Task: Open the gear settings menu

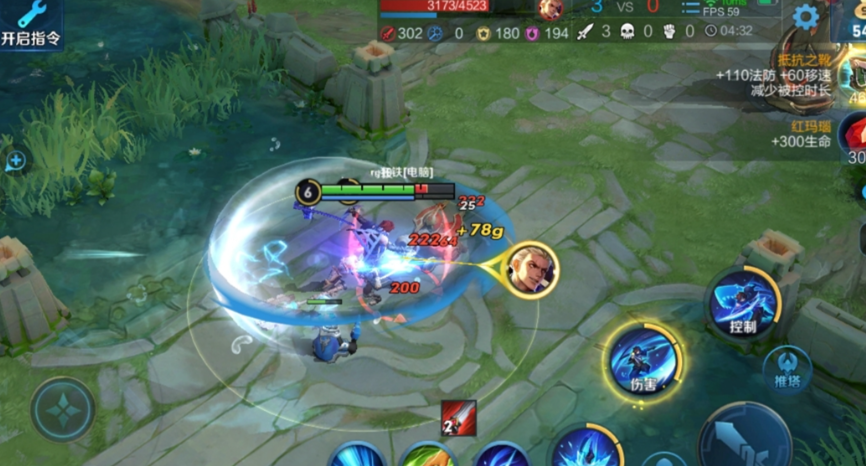Action: (x=805, y=17)
